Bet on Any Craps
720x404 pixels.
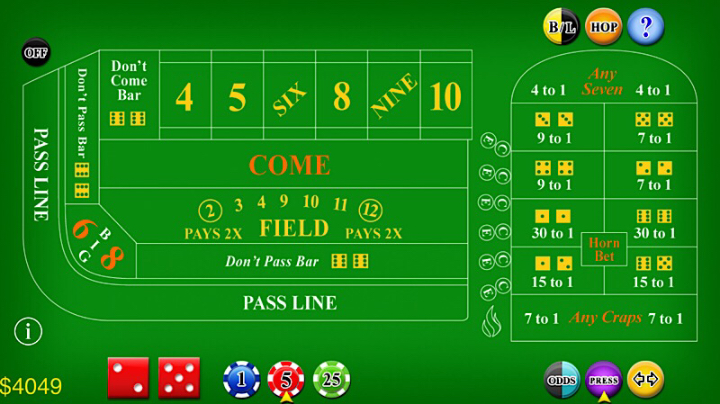[604, 319]
